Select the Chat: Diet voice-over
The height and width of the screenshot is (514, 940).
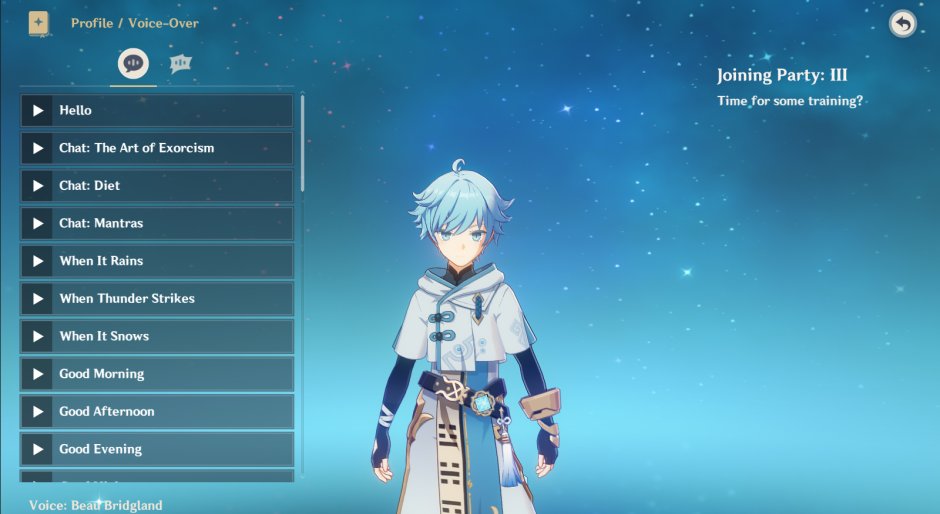pos(157,186)
